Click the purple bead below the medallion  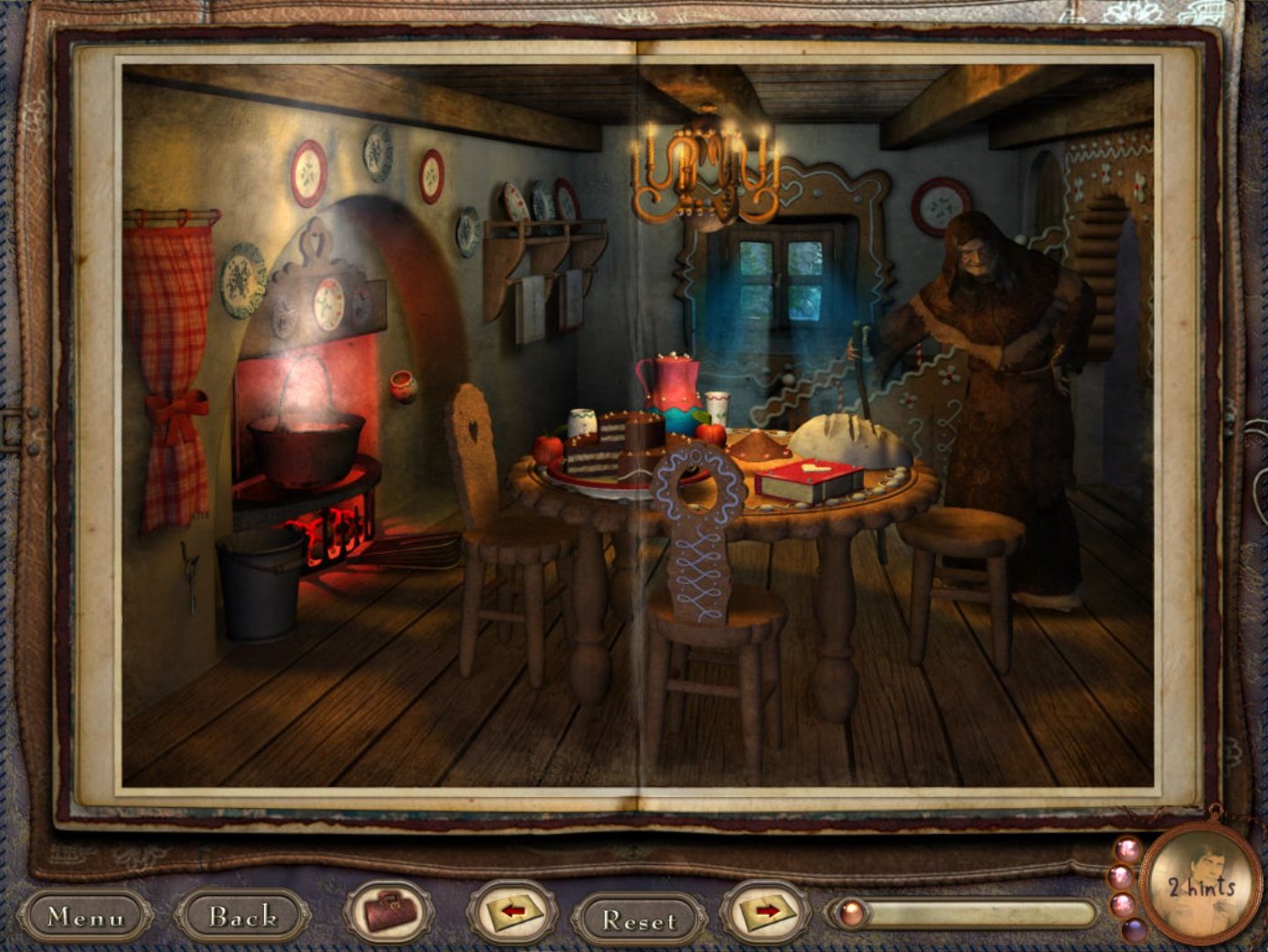(1135, 928)
